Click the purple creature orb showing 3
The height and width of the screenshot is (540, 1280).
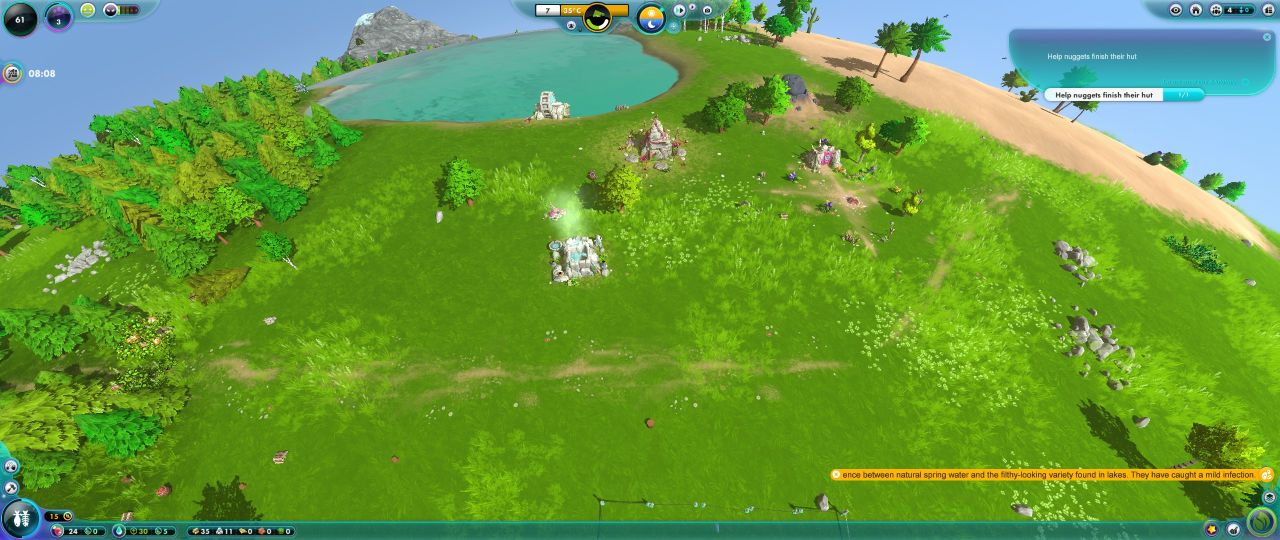pyautogui.click(x=59, y=18)
